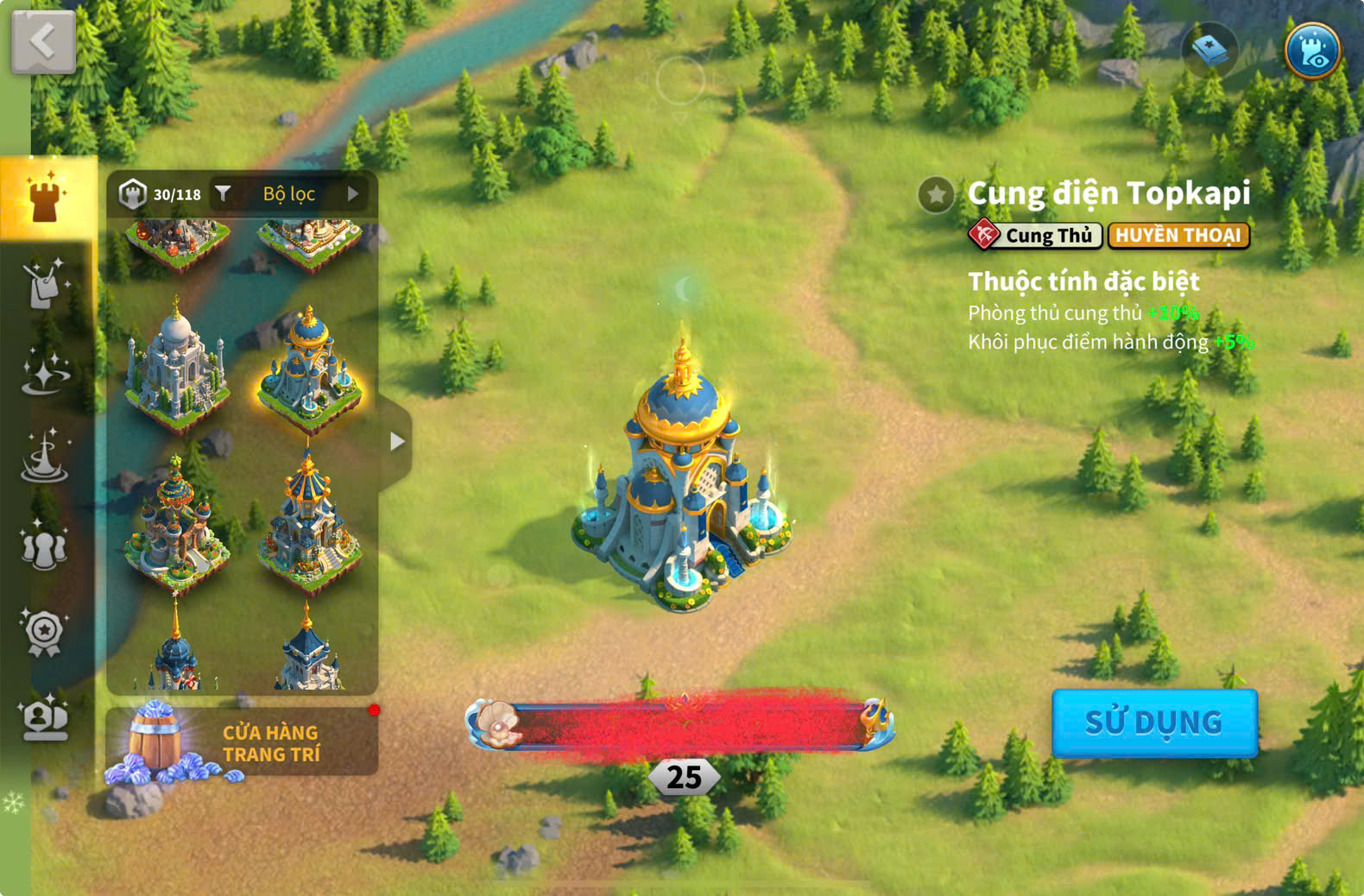Open Cửa Hàng Trang Trí shop
The image size is (1364, 896).
click(x=242, y=742)
